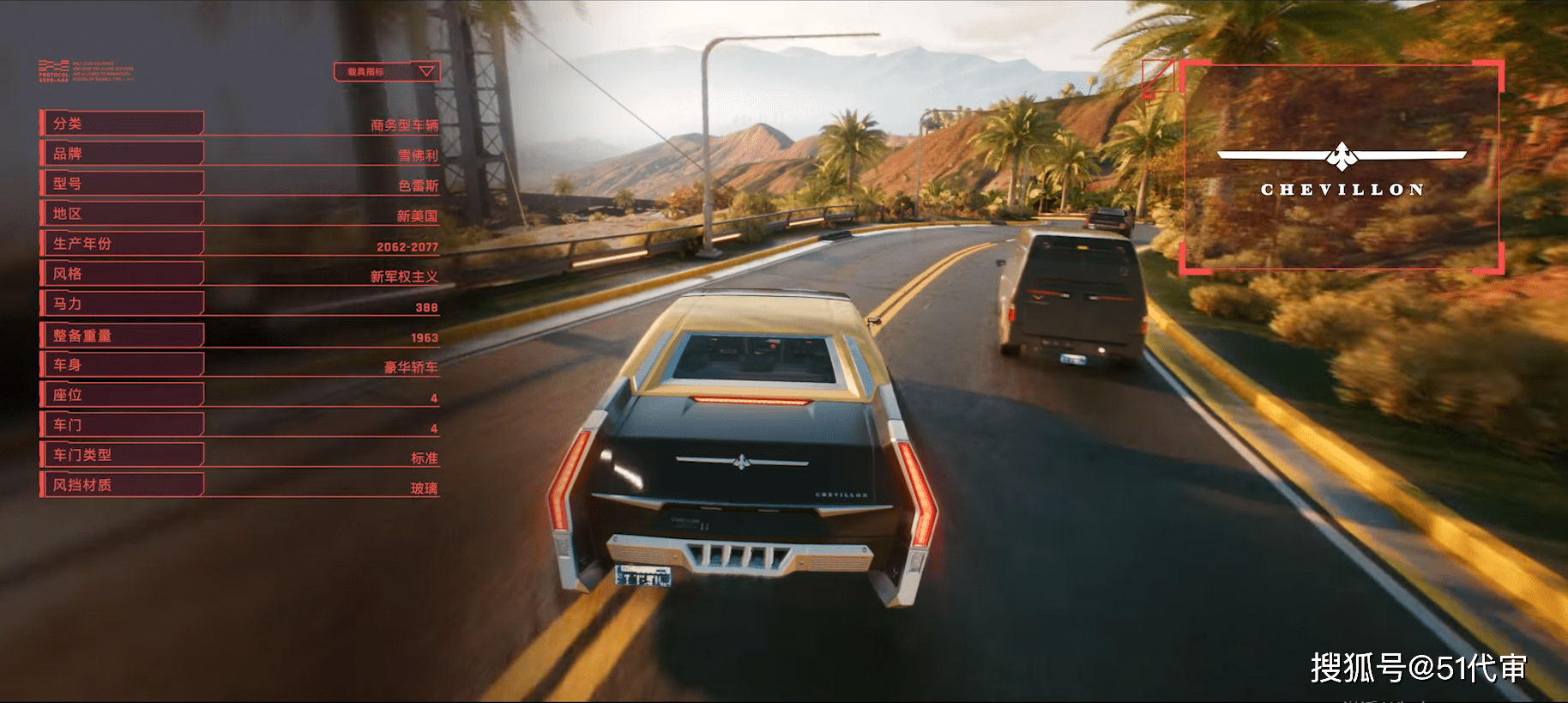Click the 整备重量 spec row

pos(122,336)
